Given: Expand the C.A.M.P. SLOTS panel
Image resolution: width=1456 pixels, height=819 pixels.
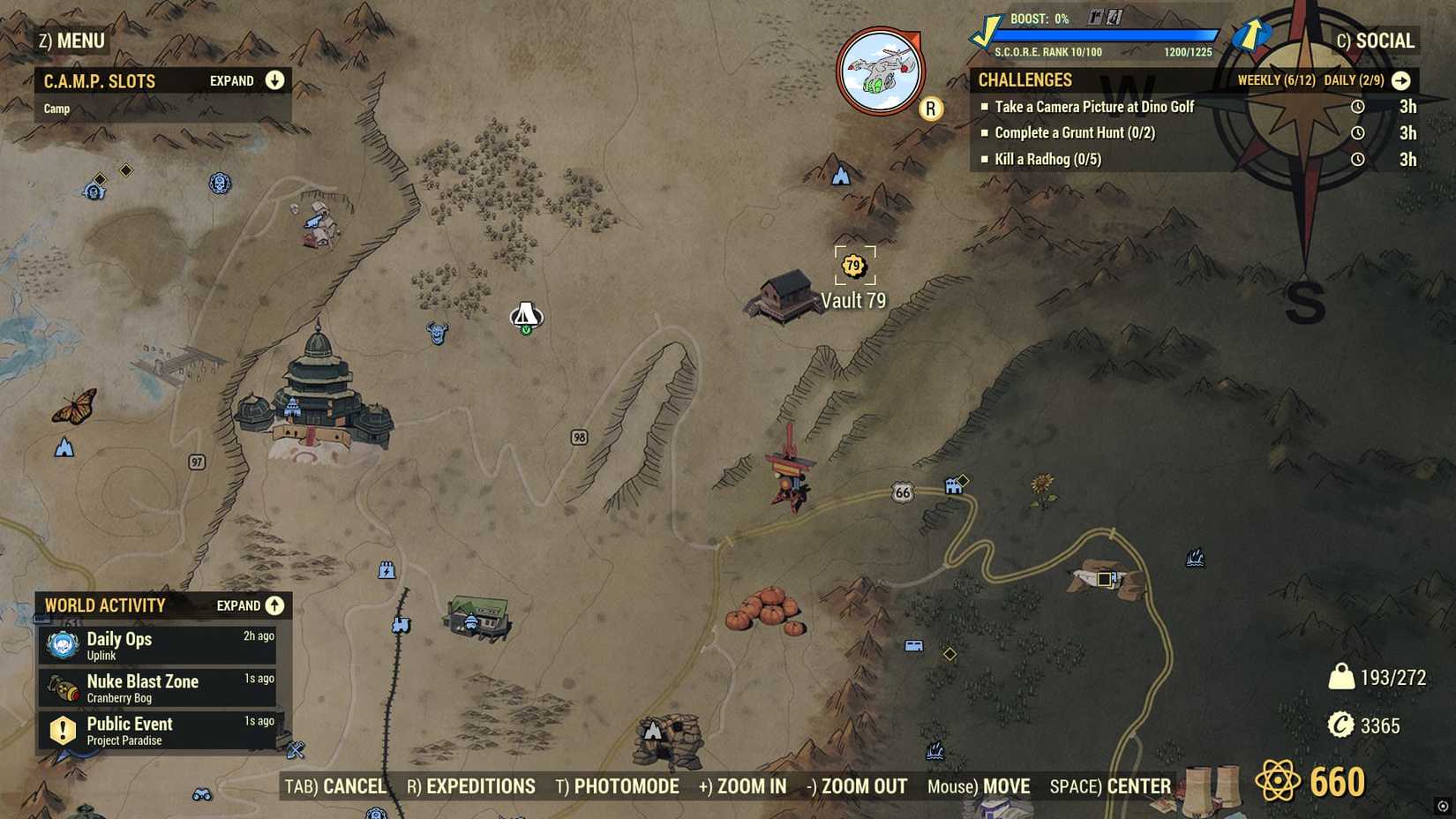Looking at the screenshot, I should click(274, 80).
